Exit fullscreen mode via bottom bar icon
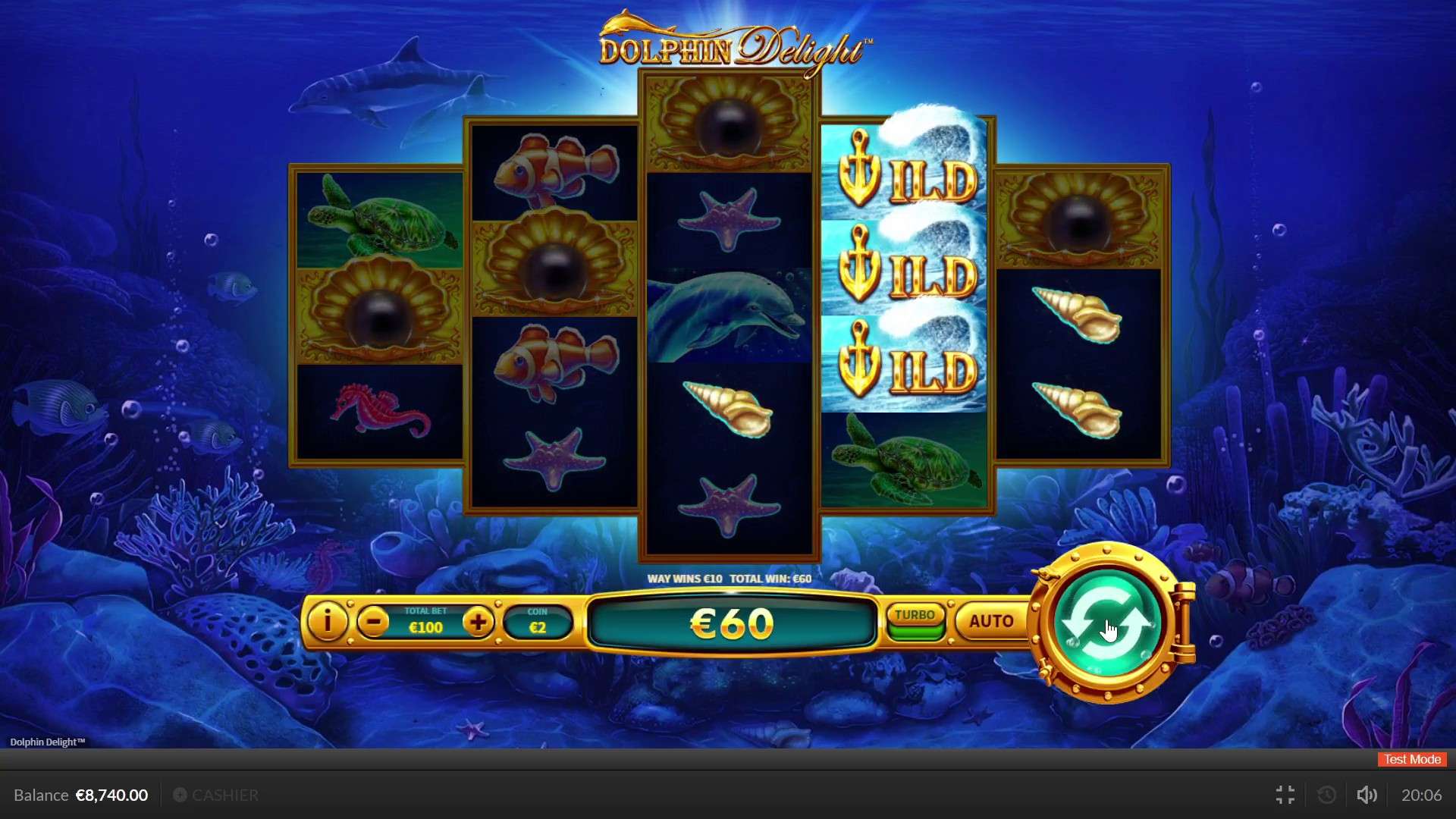The height and width of the screenshot is (819, 1456). [1285, 795]
